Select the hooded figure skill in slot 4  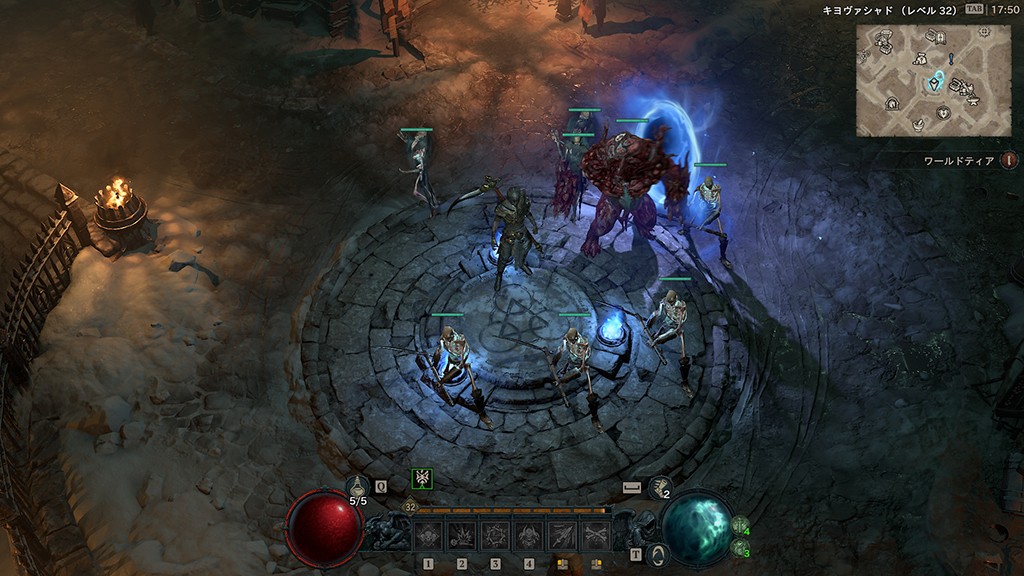(529, 535)
